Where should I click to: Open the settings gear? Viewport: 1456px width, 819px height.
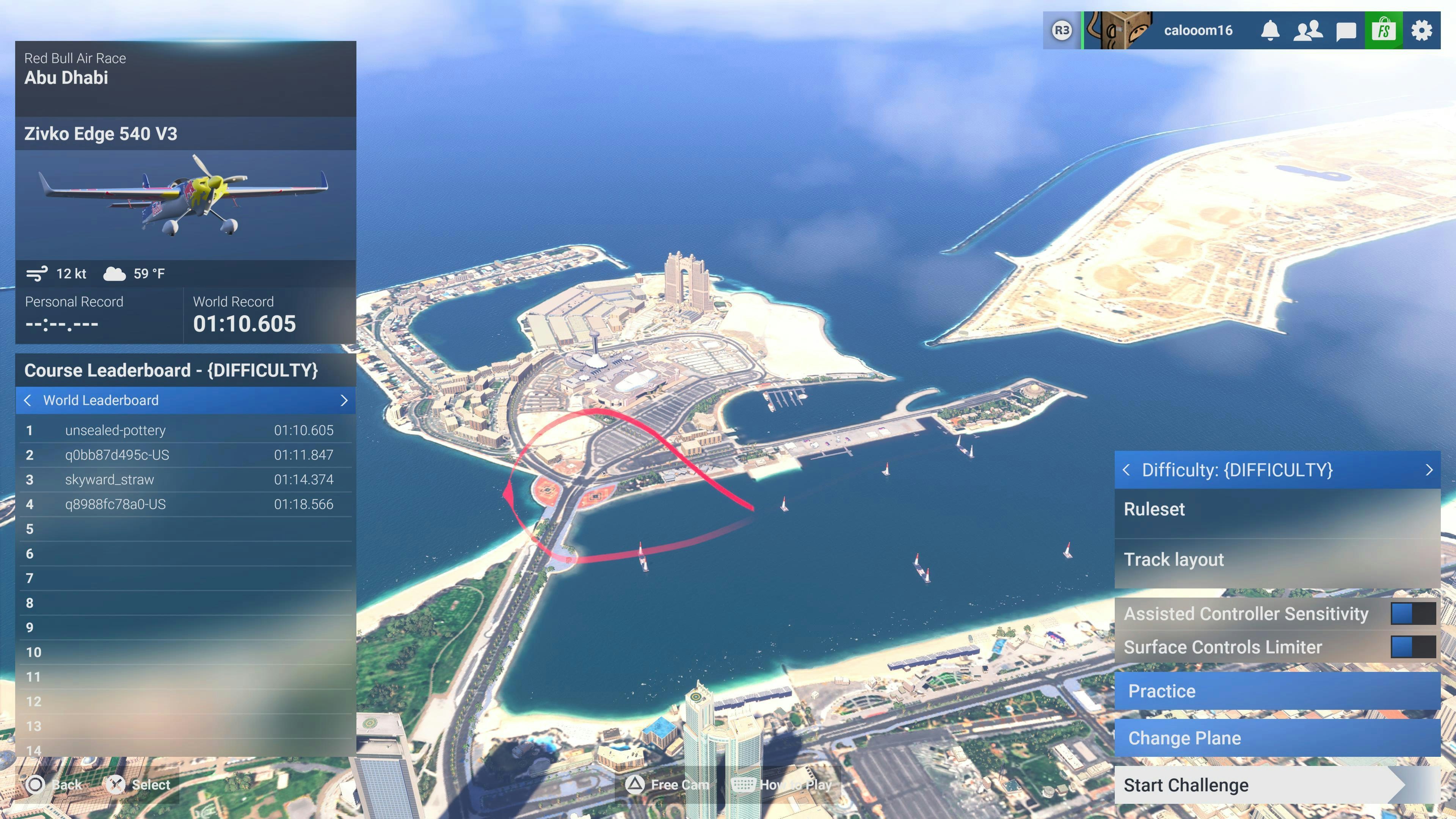tap(1421, 30)
